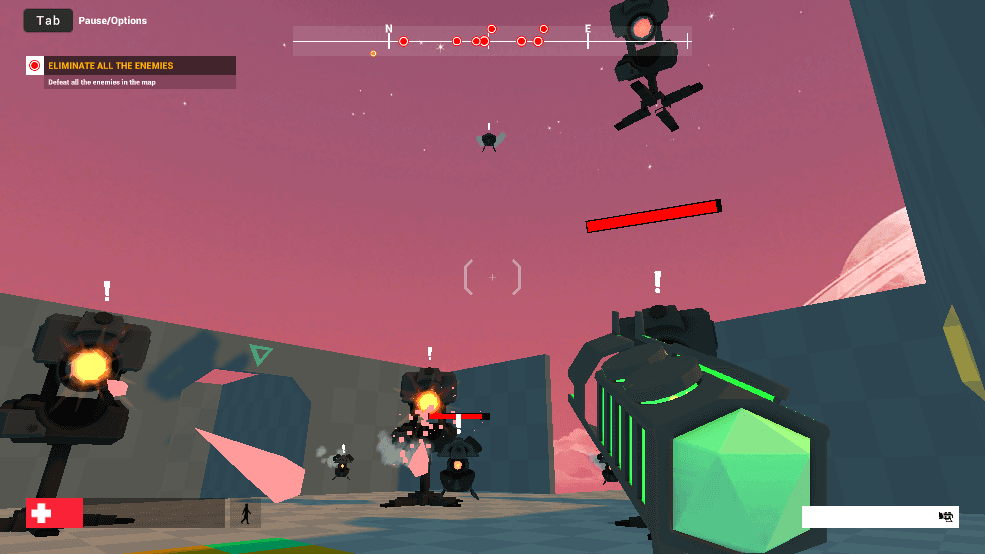Click the standing figure stance icon

click(x=245, y=514)
